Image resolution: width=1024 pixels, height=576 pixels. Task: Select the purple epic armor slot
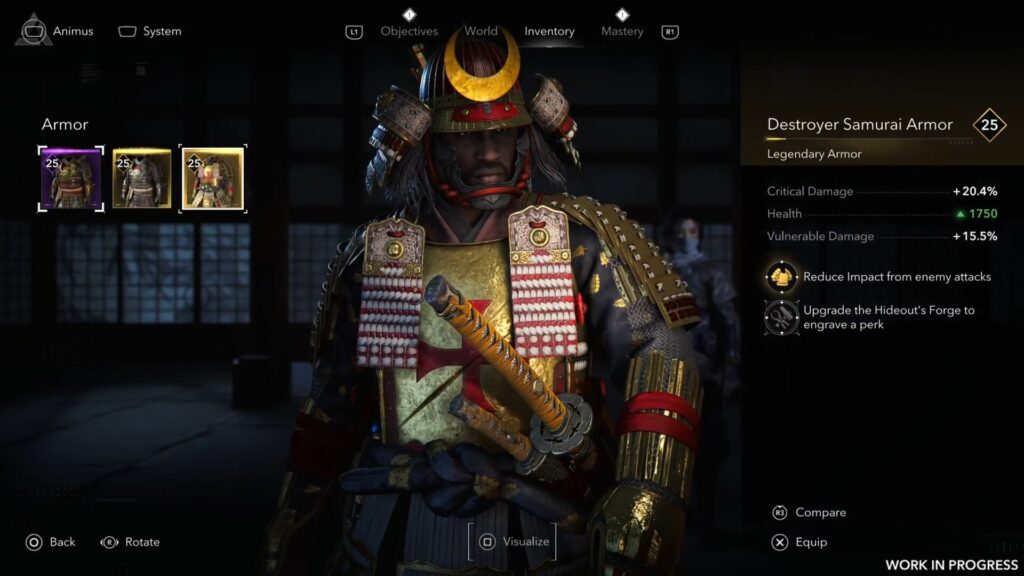(x=70, y=178)
